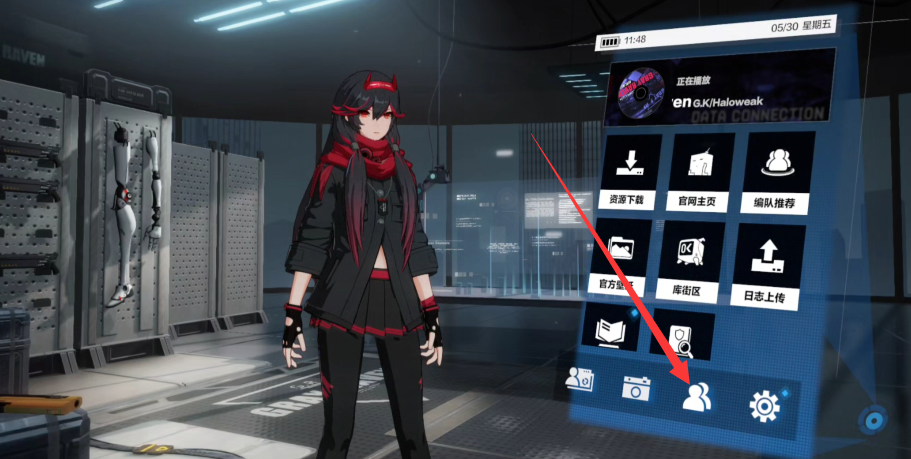Open the 资源下载 resource download tile
Image resolution: width=911 pixels, height=459 pixels.
click(631, 172)
